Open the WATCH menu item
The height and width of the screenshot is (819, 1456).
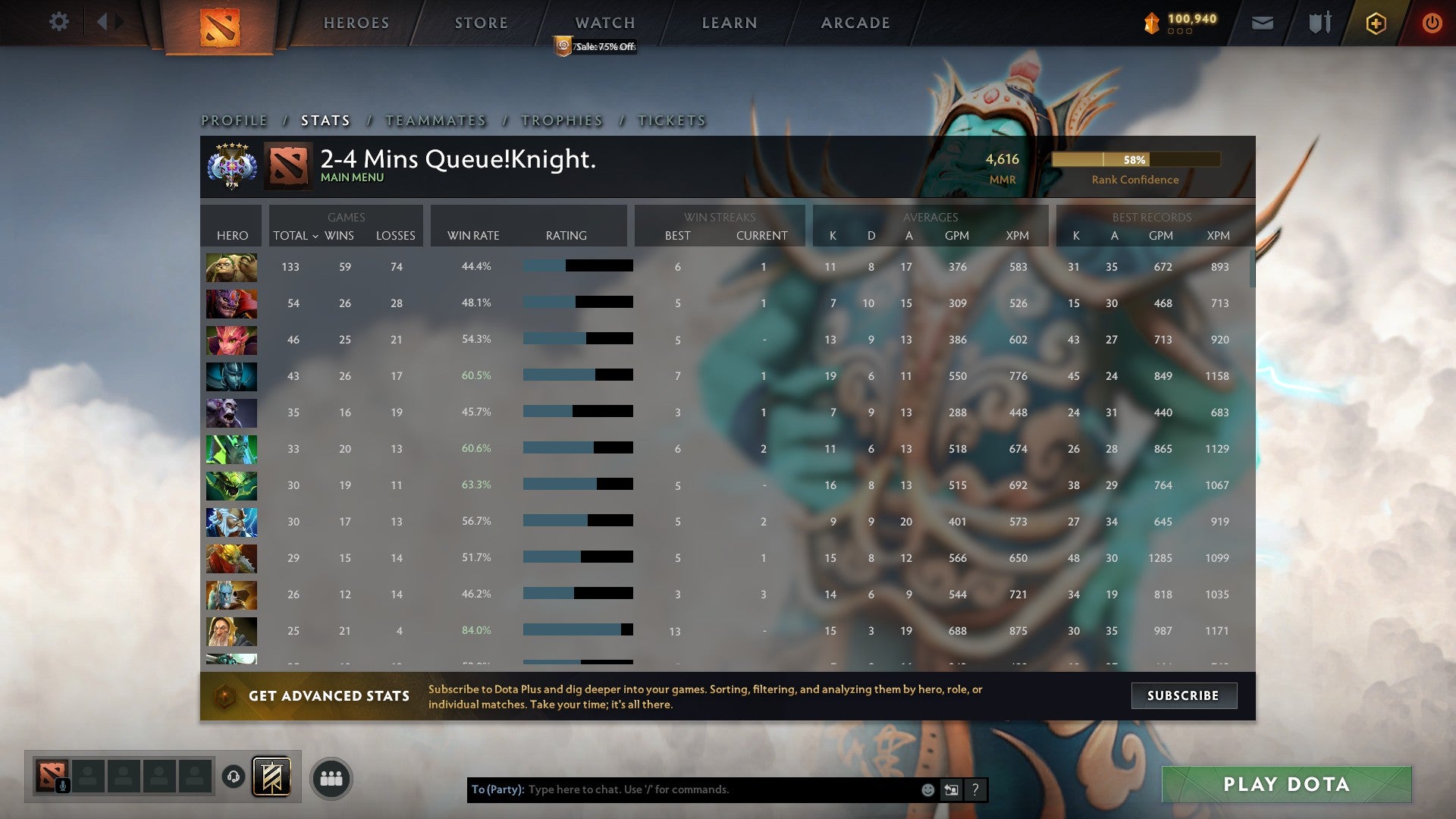pyautogui.click(x=604, y=23)
